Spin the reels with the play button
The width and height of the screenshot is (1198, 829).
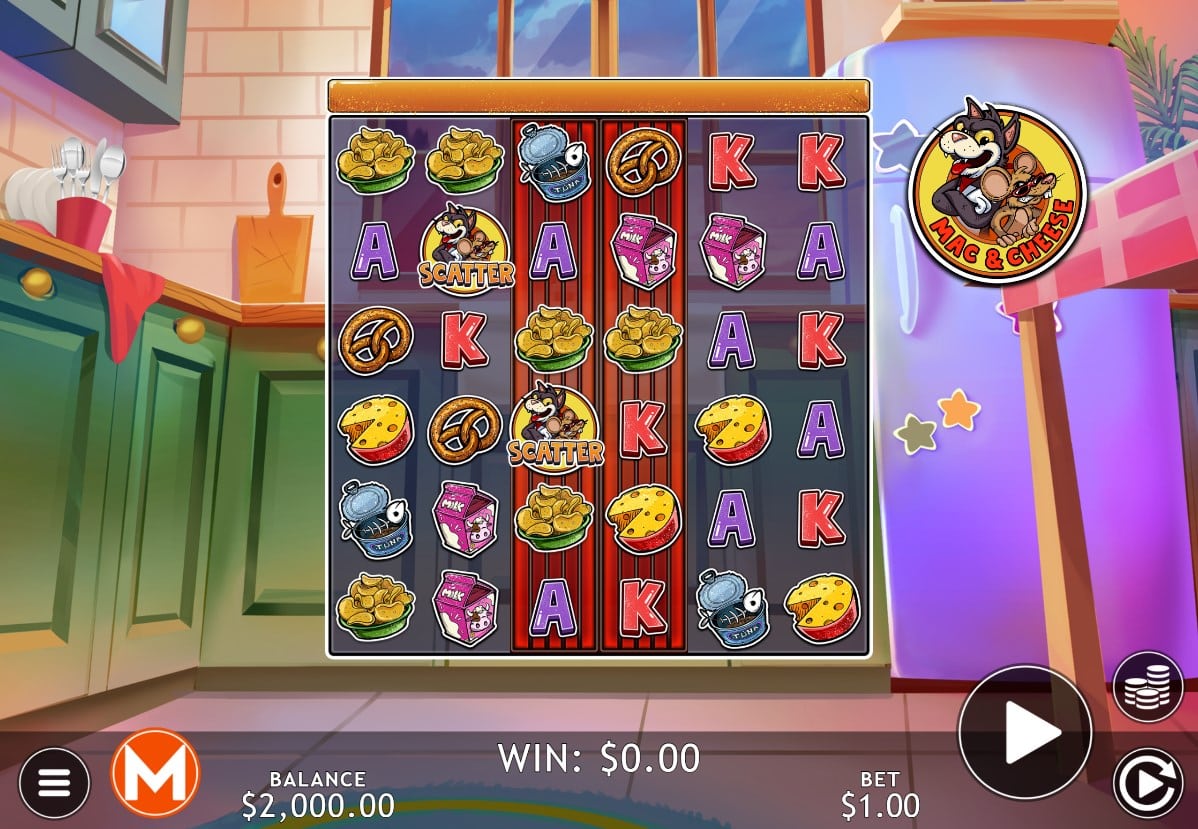[1024, 733]
